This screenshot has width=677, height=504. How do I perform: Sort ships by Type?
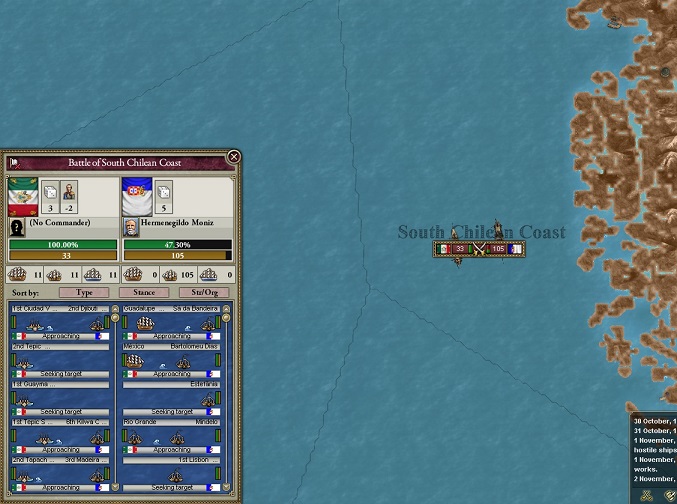tap(84, 293)
